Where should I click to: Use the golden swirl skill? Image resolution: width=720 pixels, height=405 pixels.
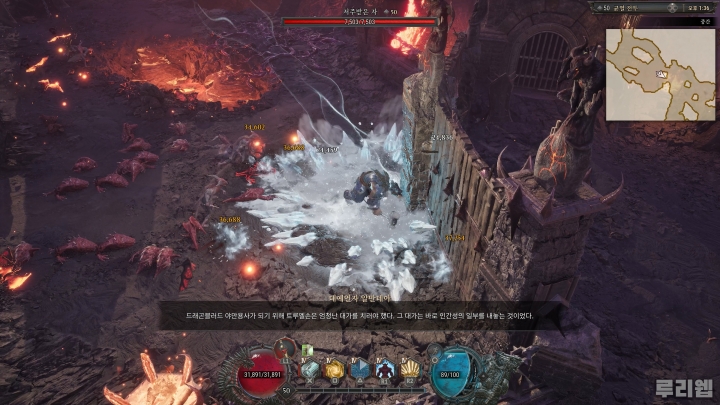(335, 370)
